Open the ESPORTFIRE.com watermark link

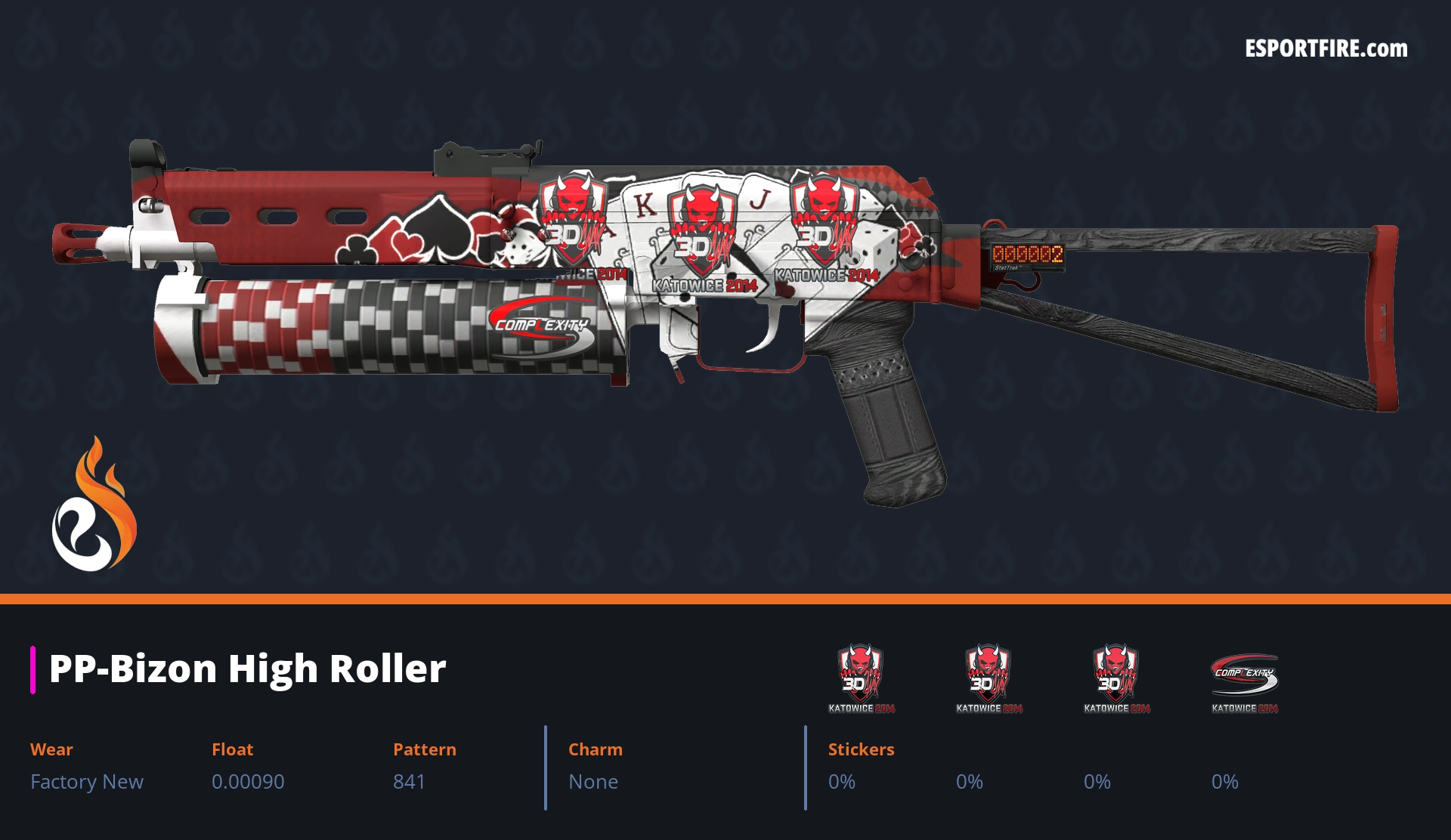tap(1326, 49)
